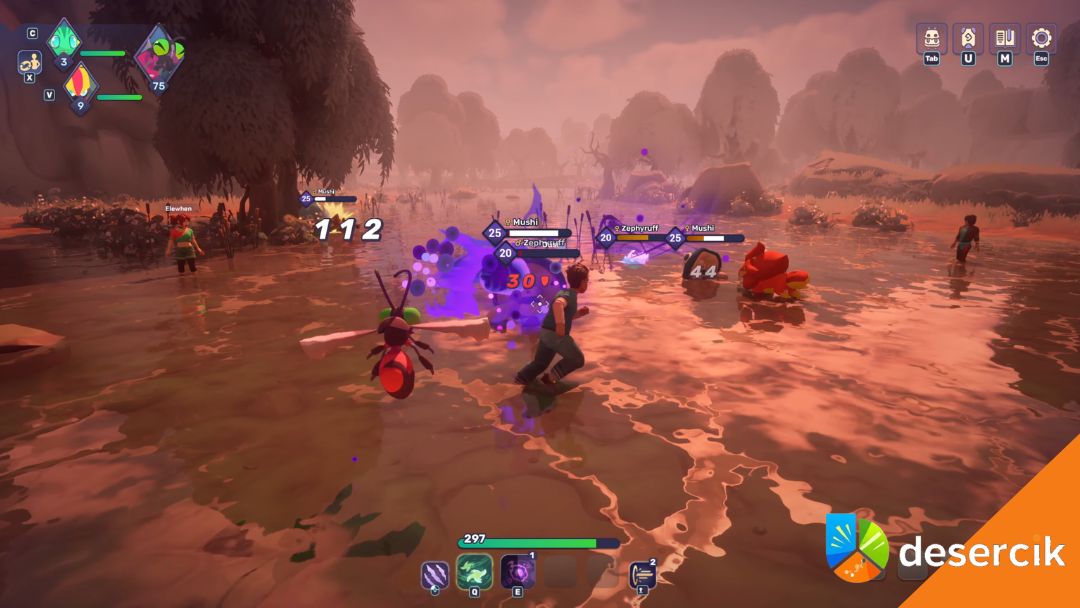Activate the purple orb ability

(517, 572)
